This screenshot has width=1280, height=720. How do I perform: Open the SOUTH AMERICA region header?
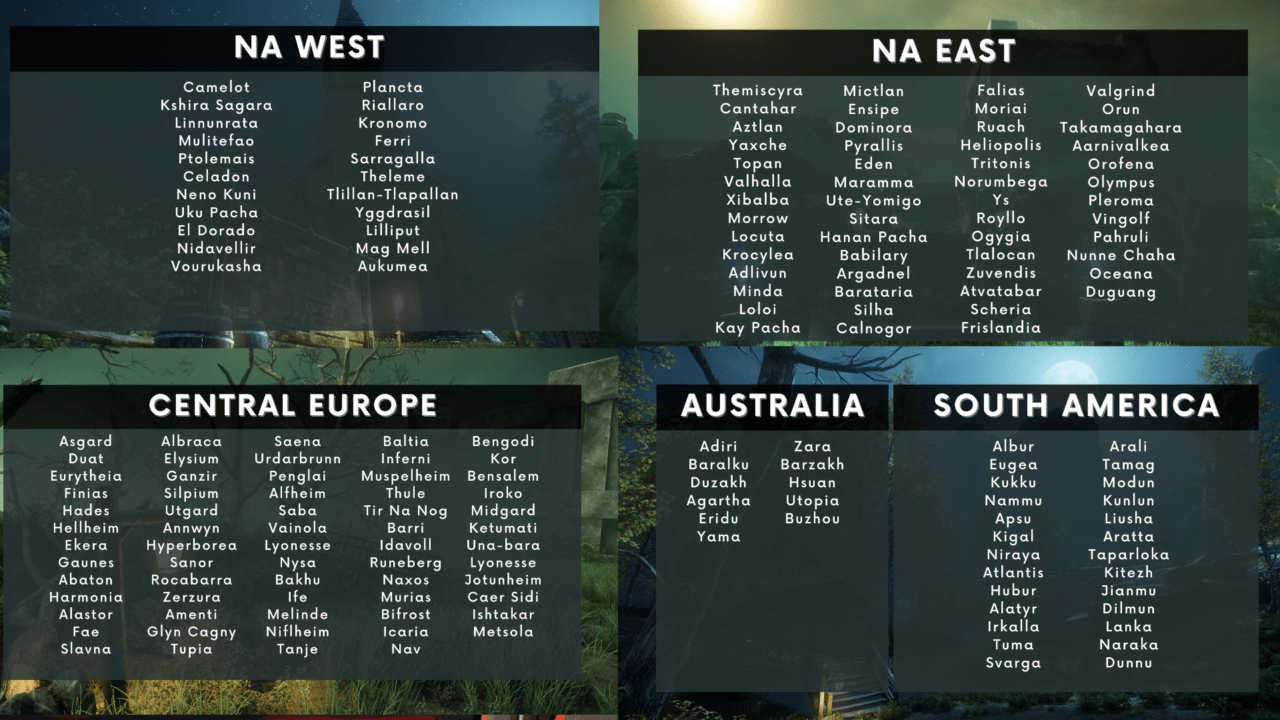point(1072,407)
